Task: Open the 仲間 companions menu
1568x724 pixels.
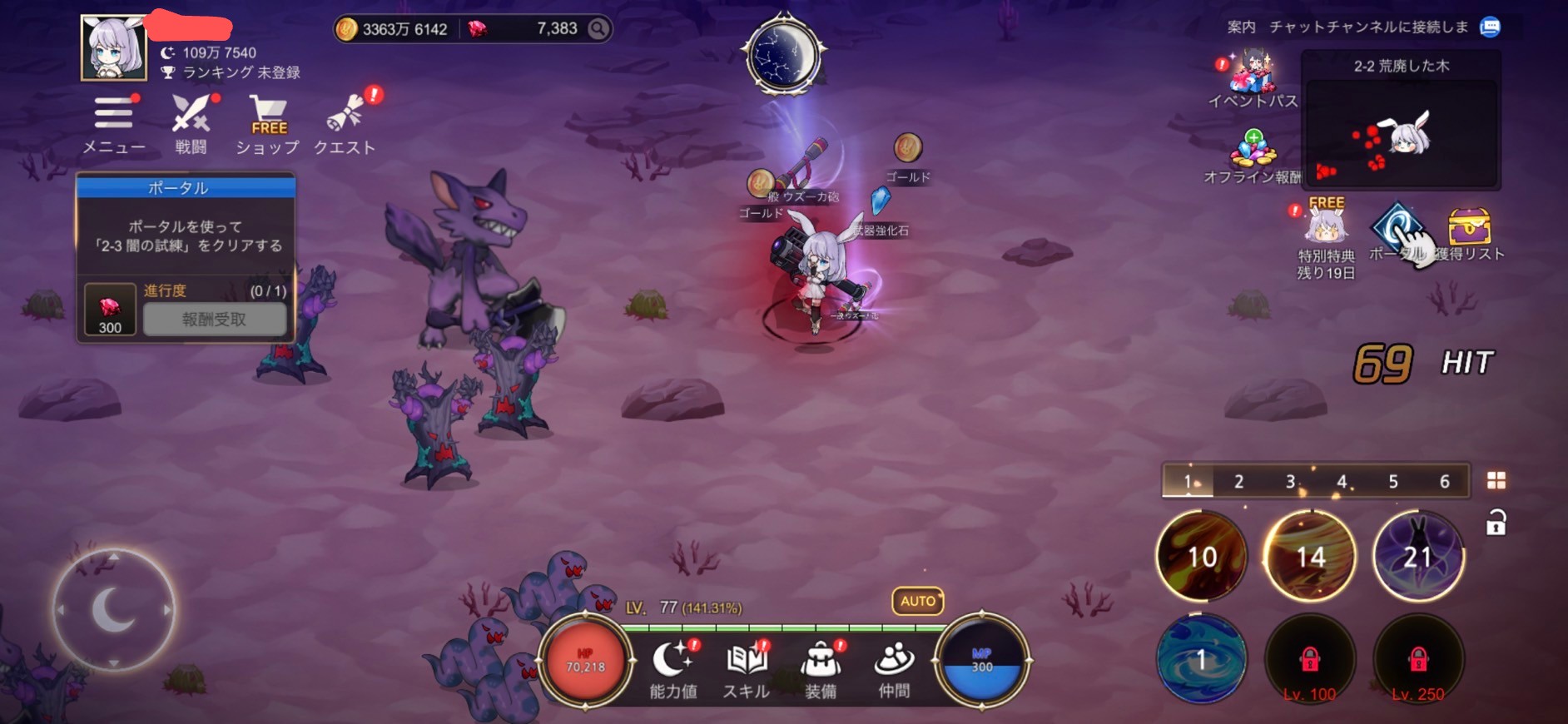Action: [895, 670]
